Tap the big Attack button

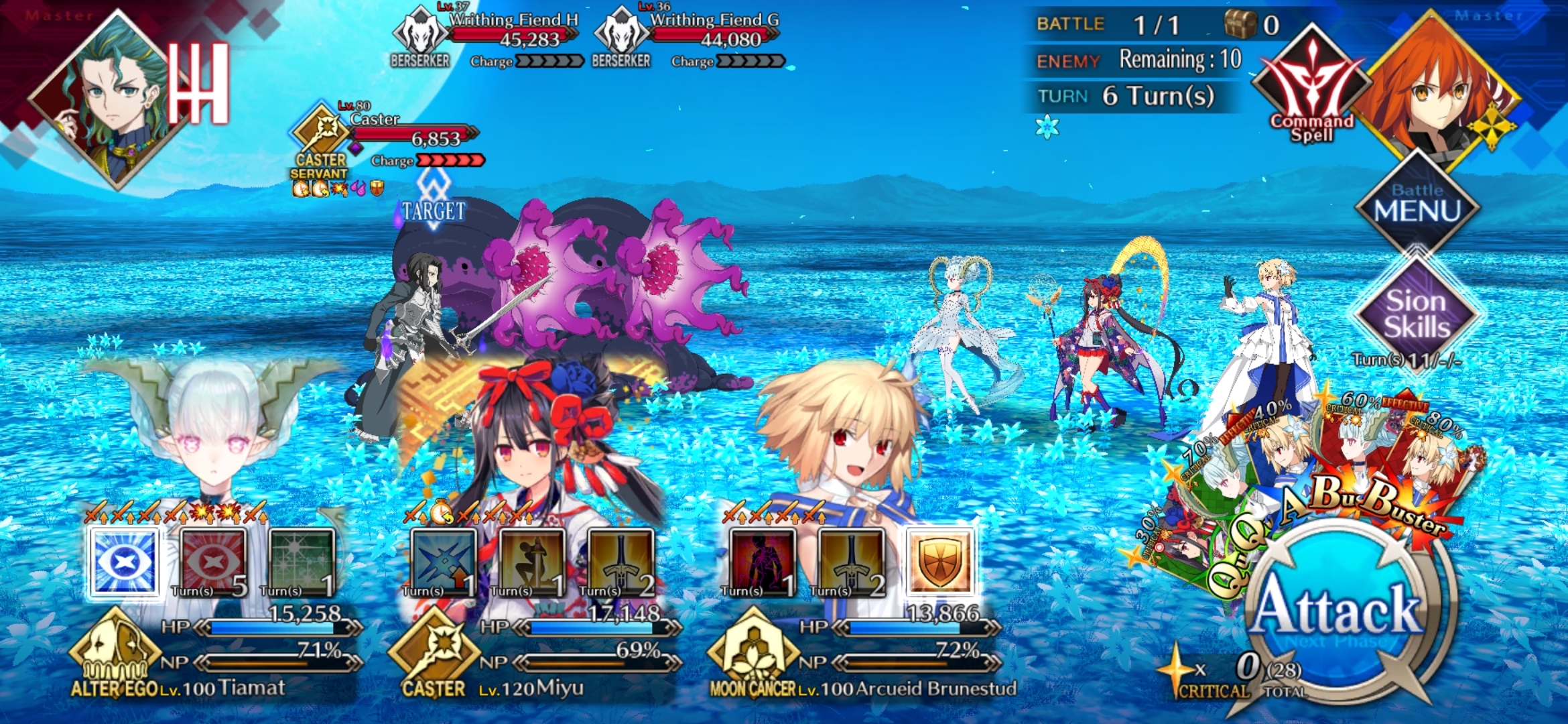1337,613
